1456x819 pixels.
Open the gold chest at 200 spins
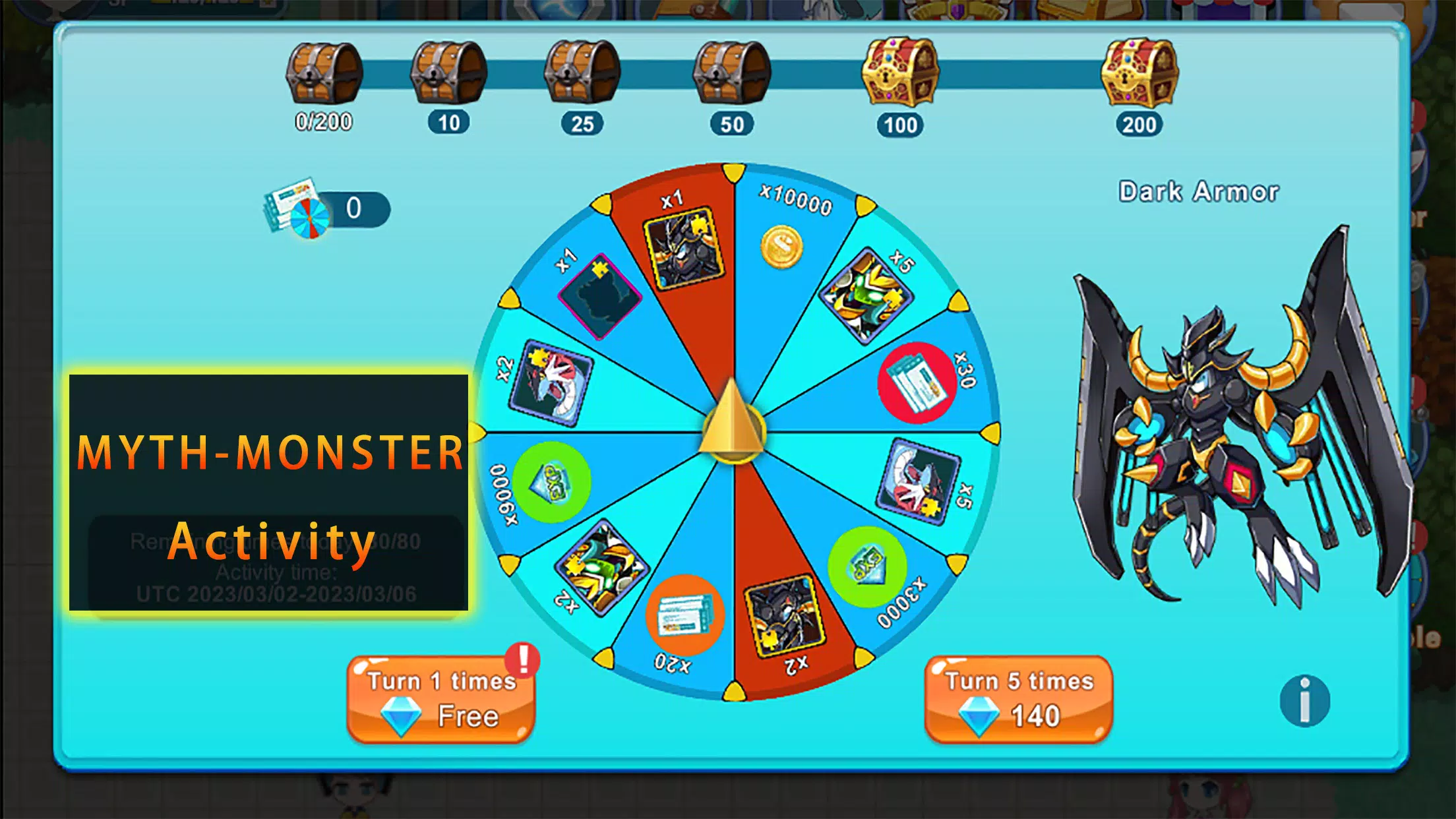(1140, 73)
